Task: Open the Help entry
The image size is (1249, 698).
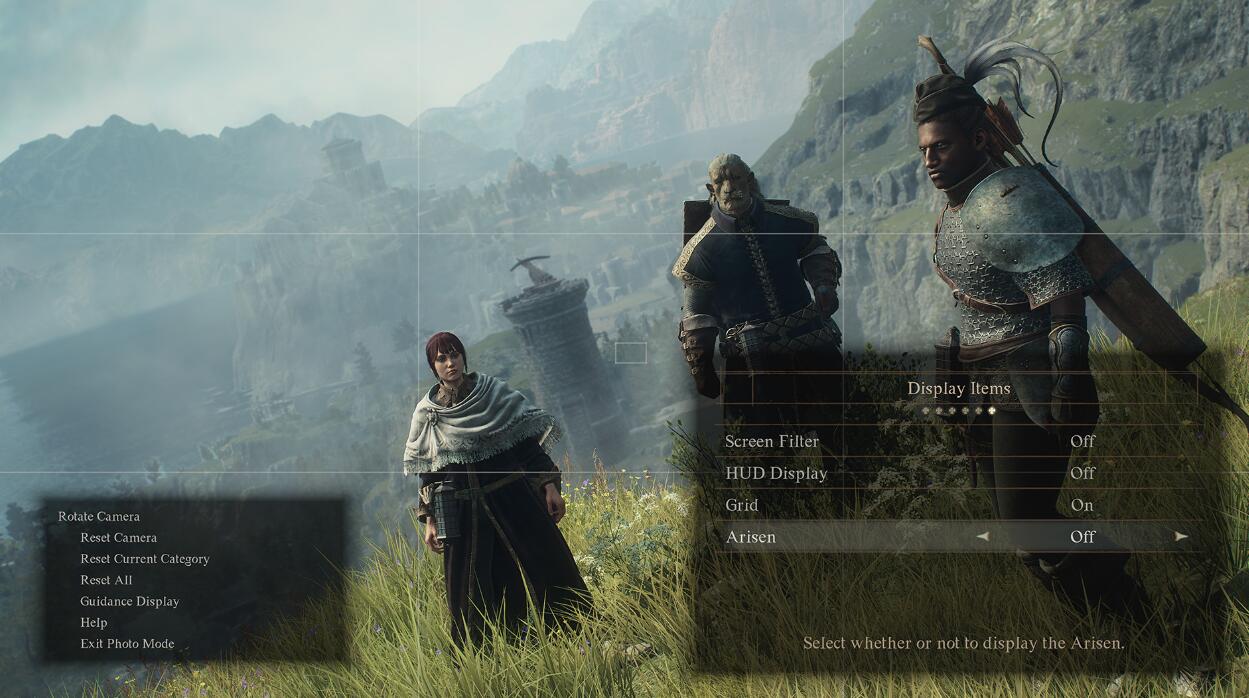Action: pos(94,623)
